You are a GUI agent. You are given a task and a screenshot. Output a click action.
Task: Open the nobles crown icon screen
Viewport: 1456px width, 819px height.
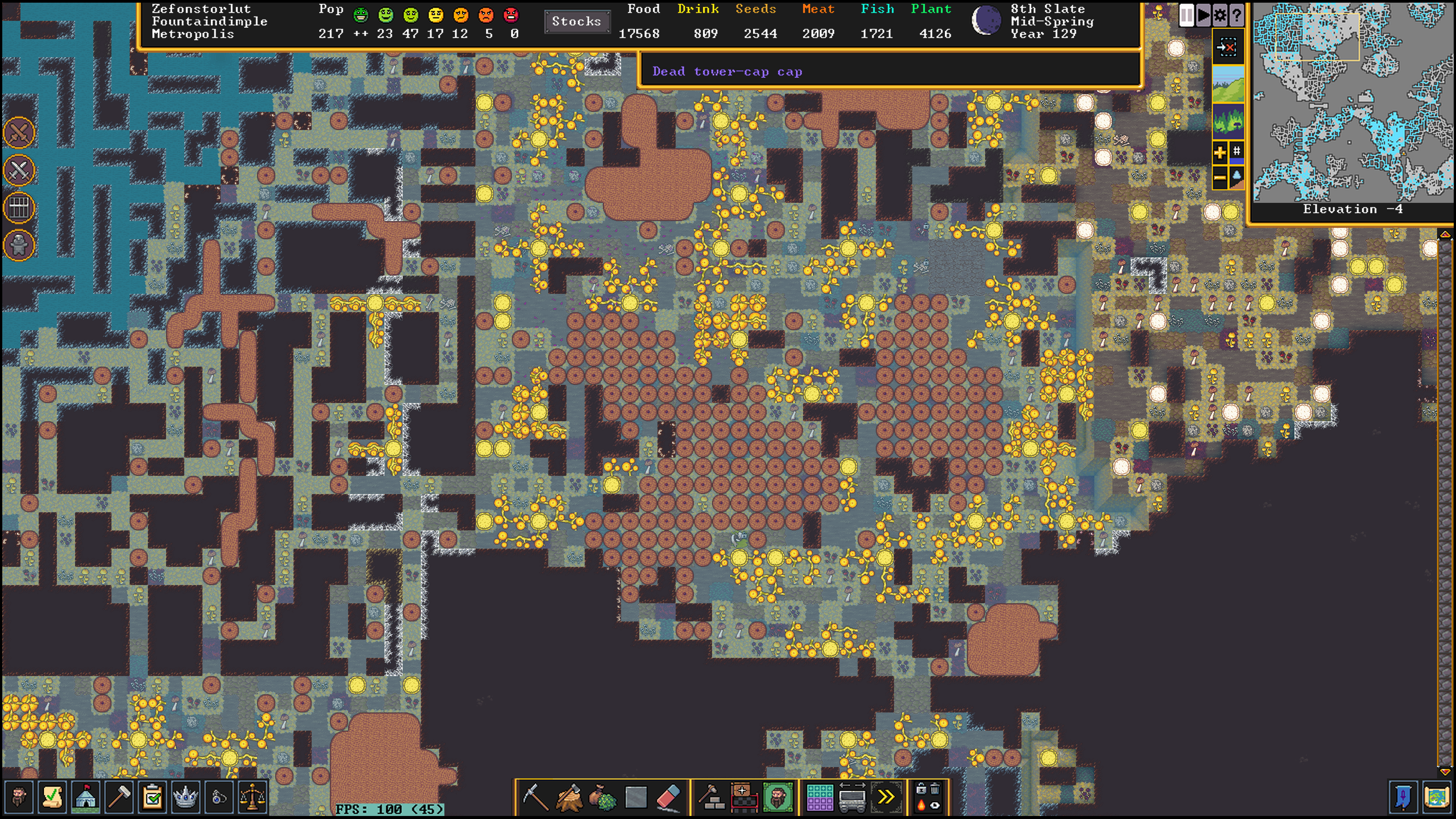185,797
